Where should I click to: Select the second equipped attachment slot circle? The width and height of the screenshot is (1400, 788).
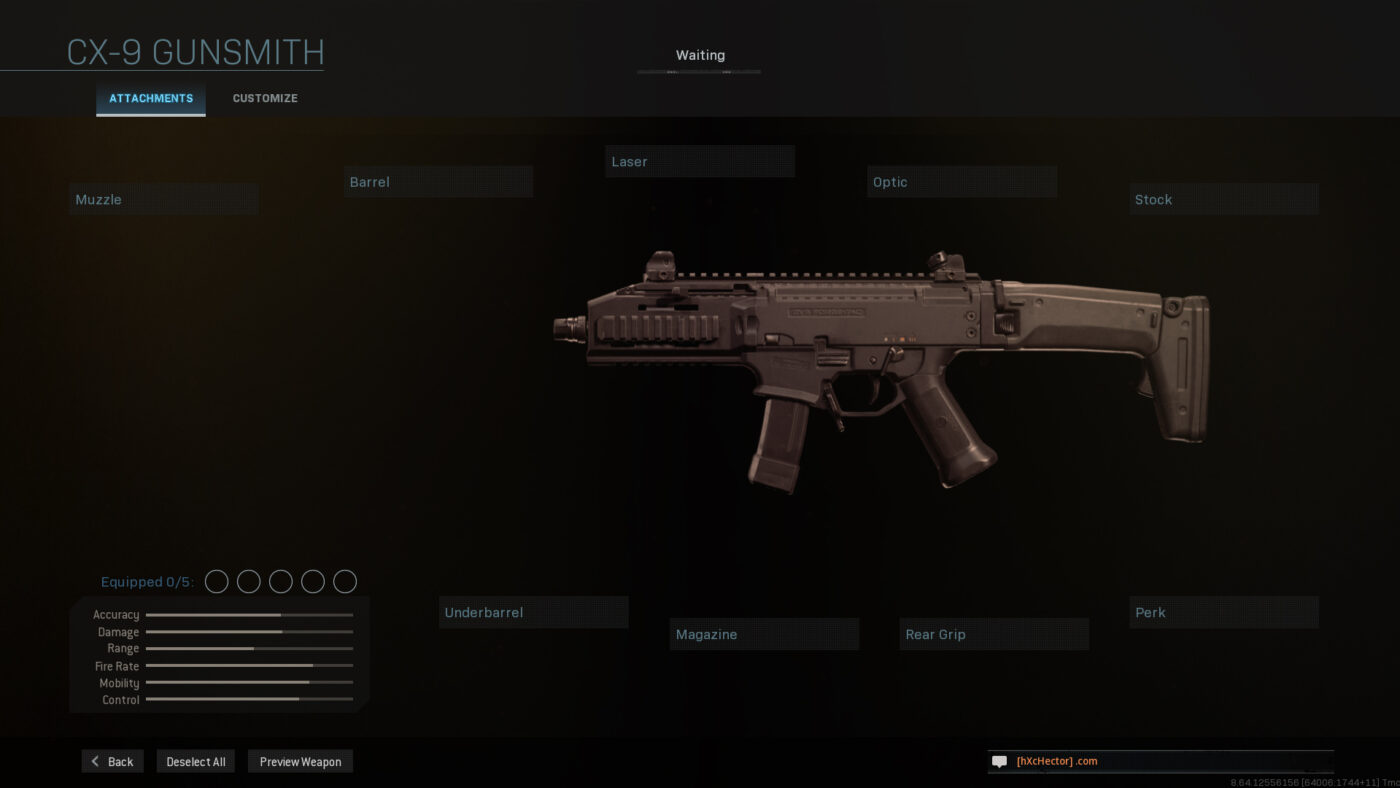(x=248, y=581)
